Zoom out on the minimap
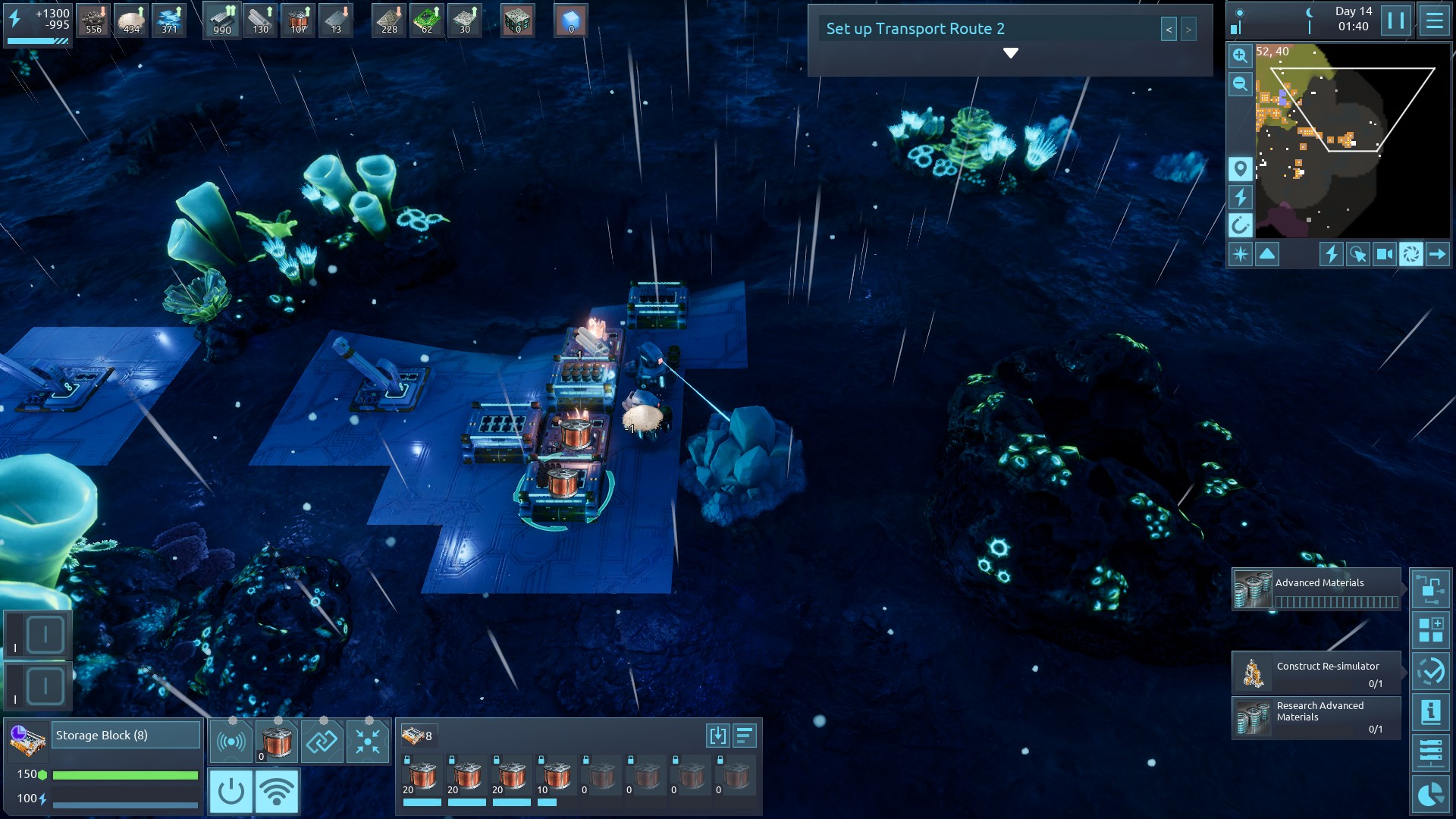The width and height of the screenshot is (1456, 819). pyautogui.click(x=1240, y=84)
